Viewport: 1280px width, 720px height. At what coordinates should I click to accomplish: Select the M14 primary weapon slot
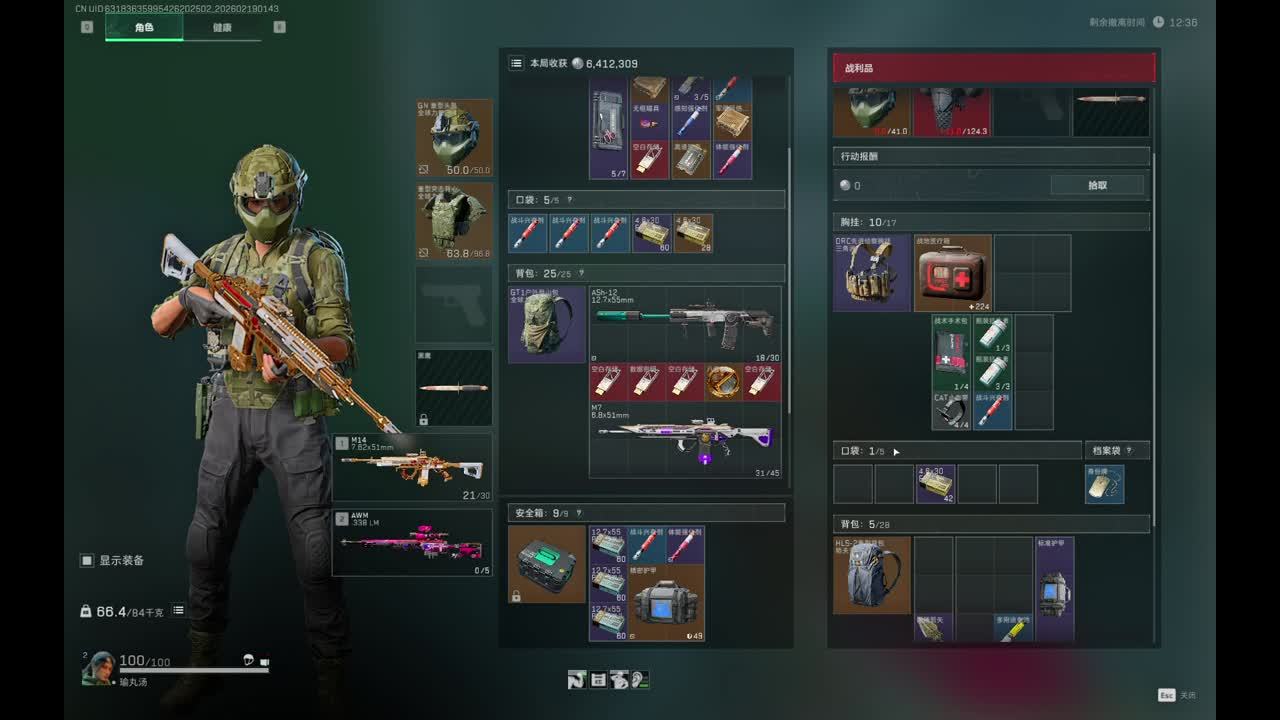(x=413, y=467)
